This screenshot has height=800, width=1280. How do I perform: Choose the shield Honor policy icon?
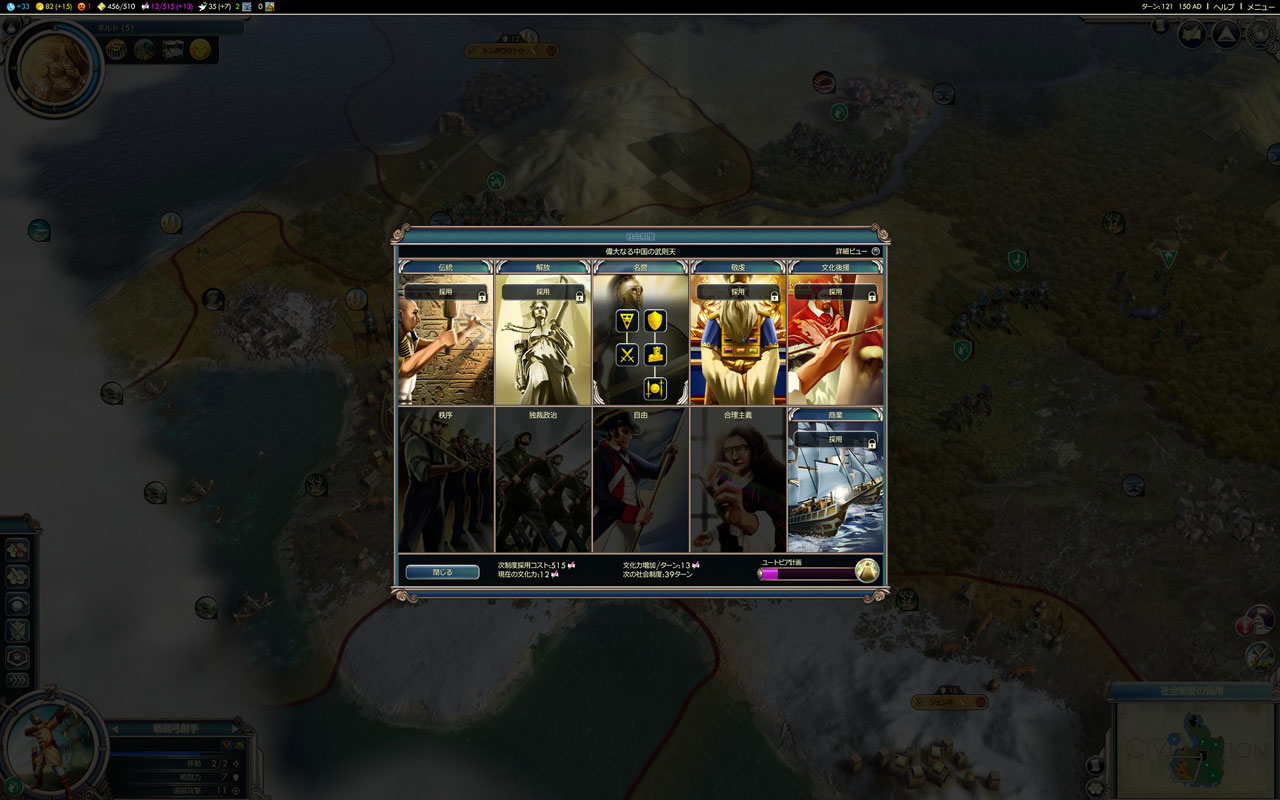pyautogui.click(x=655, y=321)
